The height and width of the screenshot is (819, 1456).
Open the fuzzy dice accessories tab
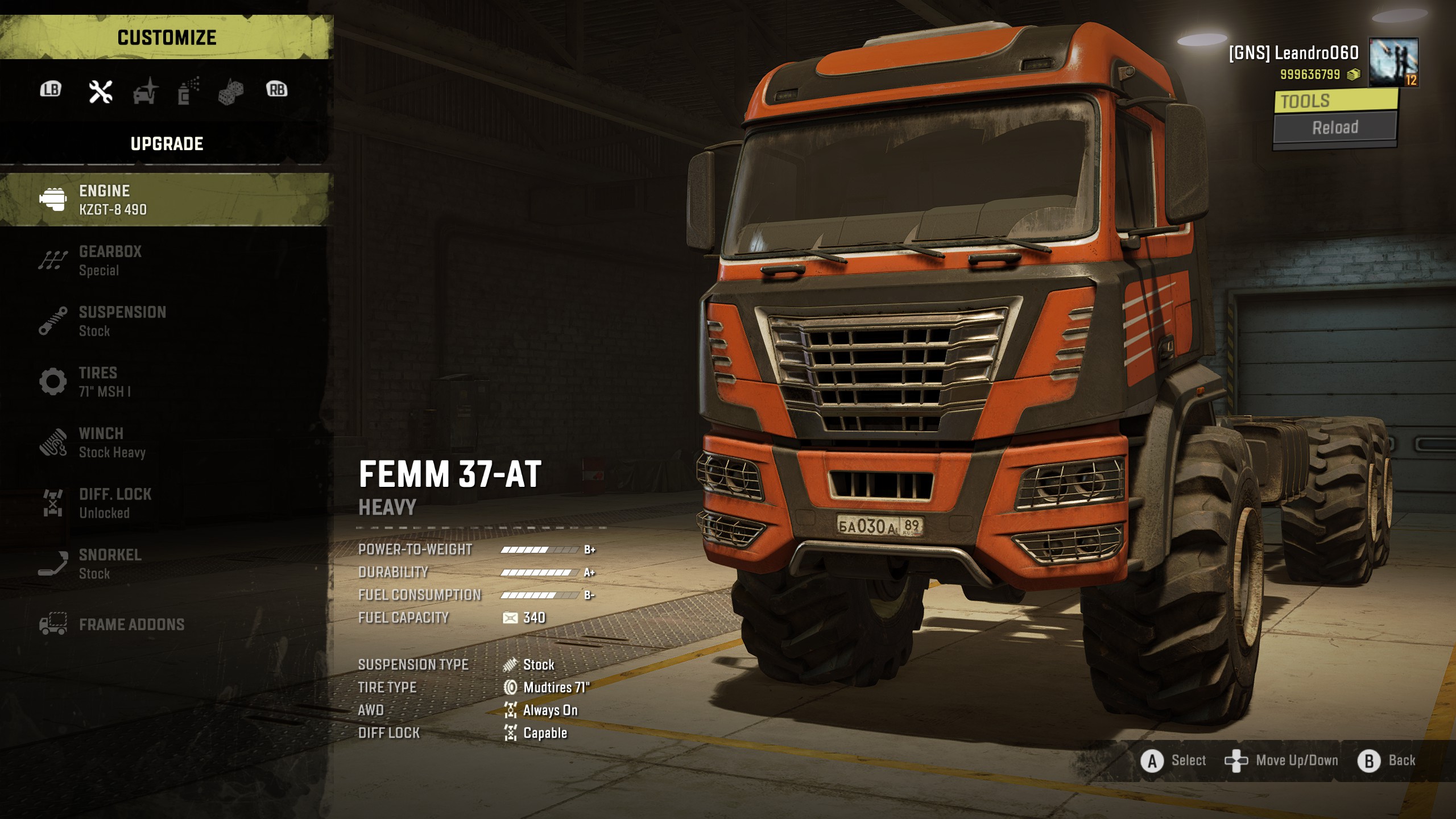(x=231, y=91)
